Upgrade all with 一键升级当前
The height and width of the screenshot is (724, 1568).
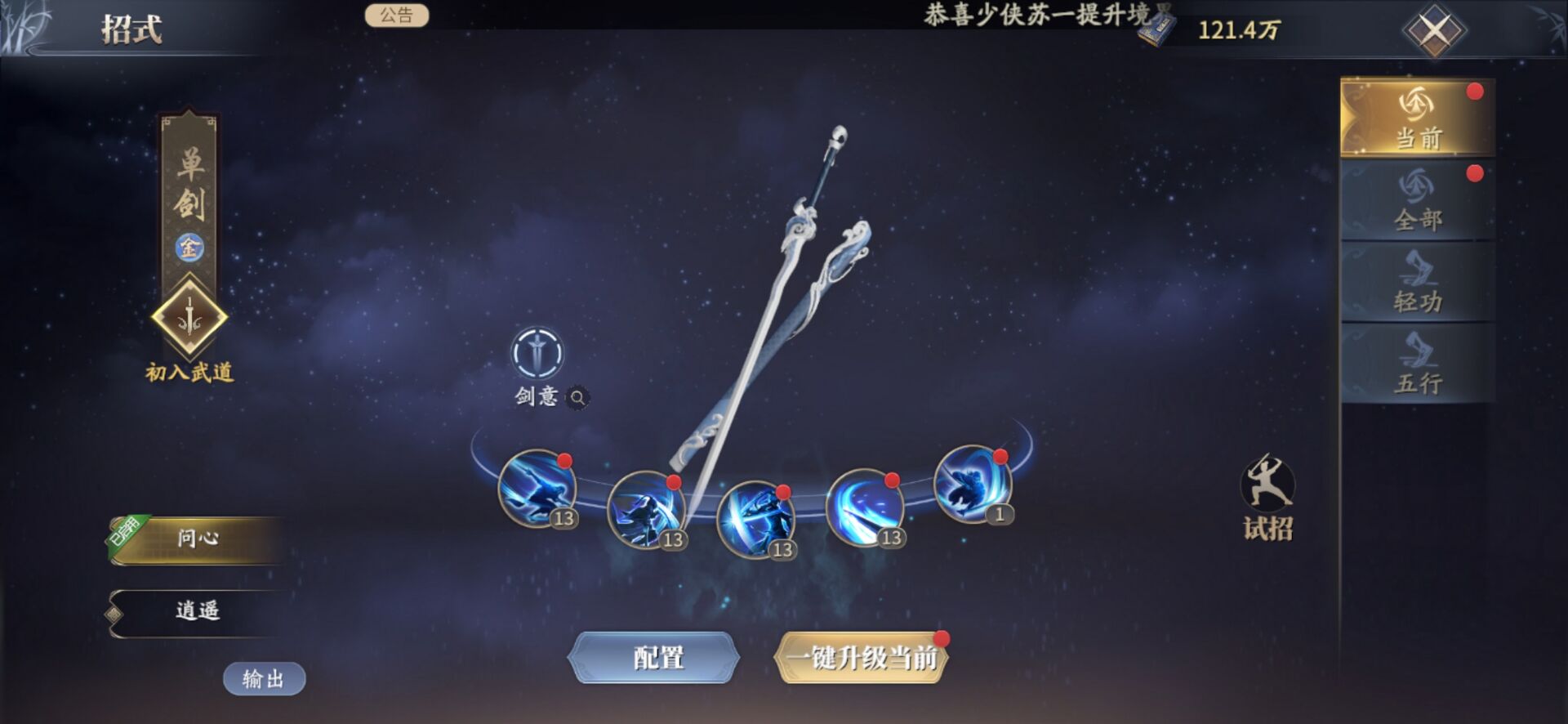[x=862, y=657]
